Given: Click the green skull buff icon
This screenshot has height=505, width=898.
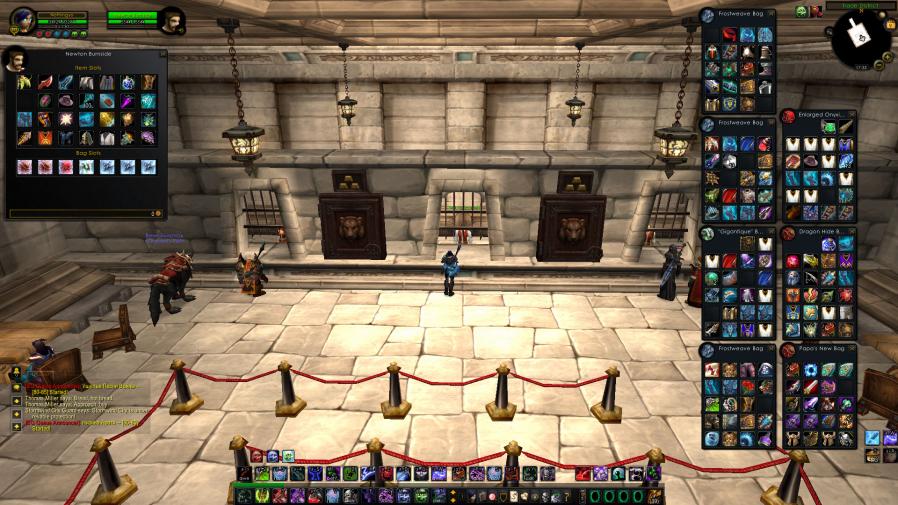Looking at the screenshot, I should coord(801,11).
